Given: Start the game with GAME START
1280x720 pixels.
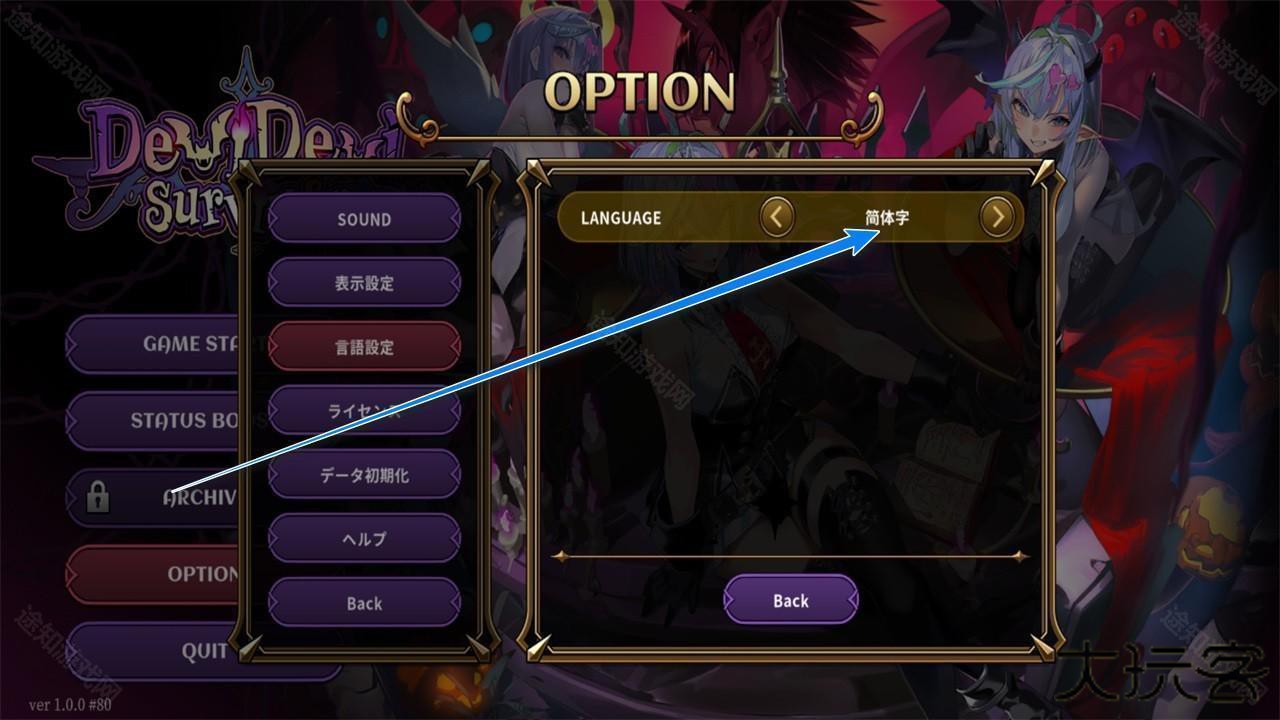Looking at the screenshot, I should coord(160,344).
